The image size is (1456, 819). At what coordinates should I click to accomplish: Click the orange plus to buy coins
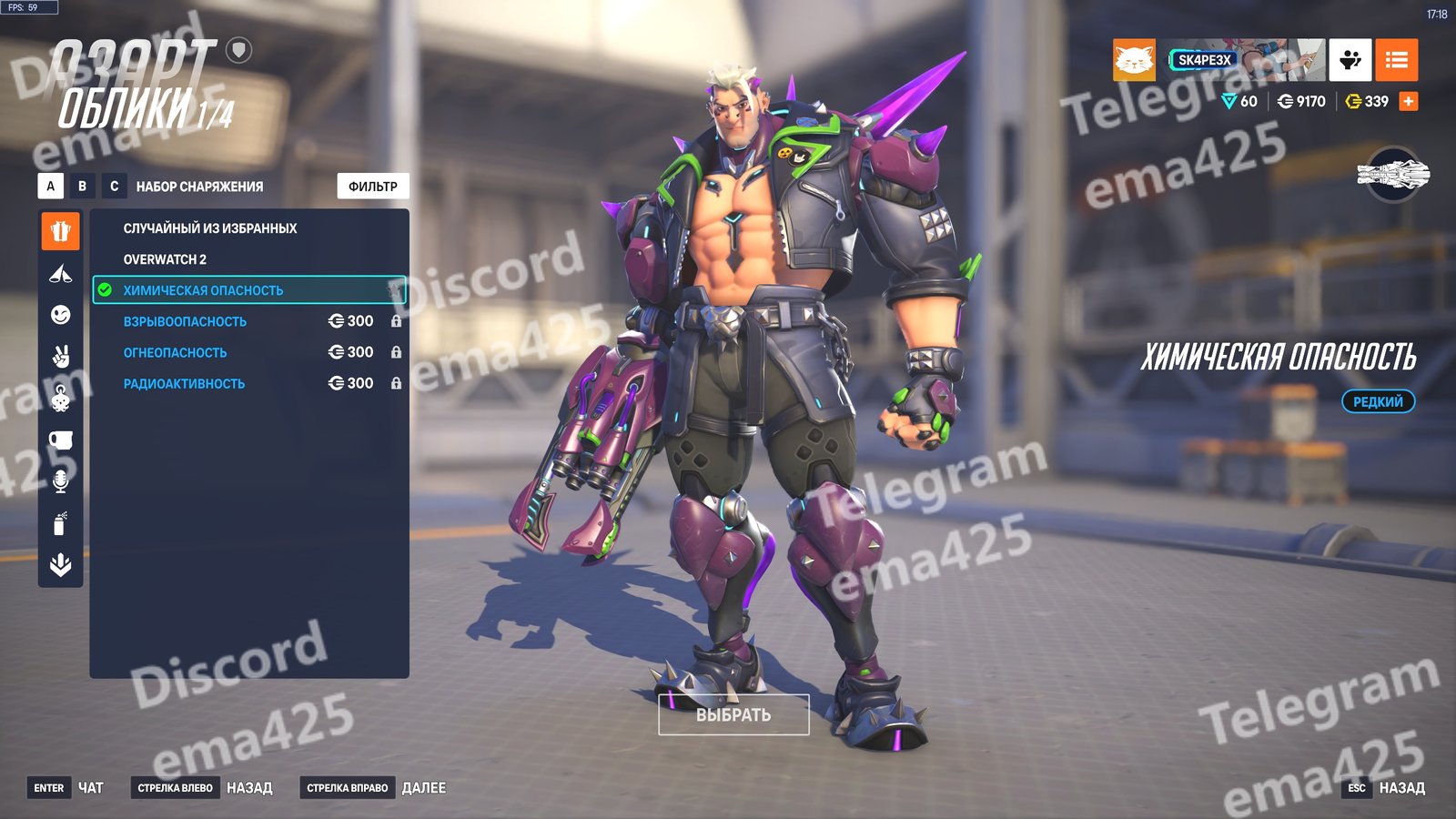click(x=1409, y=101)
